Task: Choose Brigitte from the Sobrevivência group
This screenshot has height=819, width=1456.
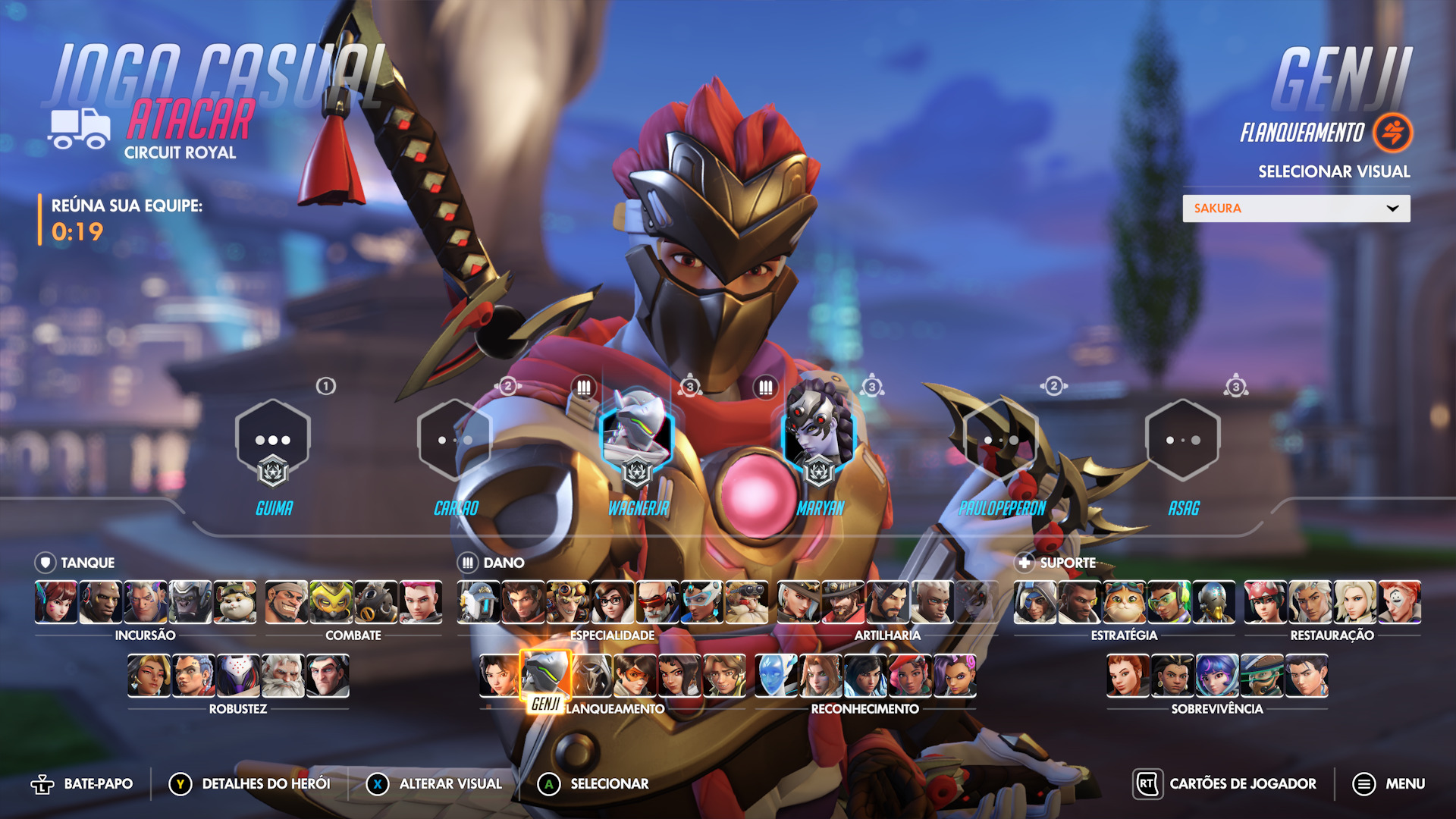Action: (x=1128, y=676)
